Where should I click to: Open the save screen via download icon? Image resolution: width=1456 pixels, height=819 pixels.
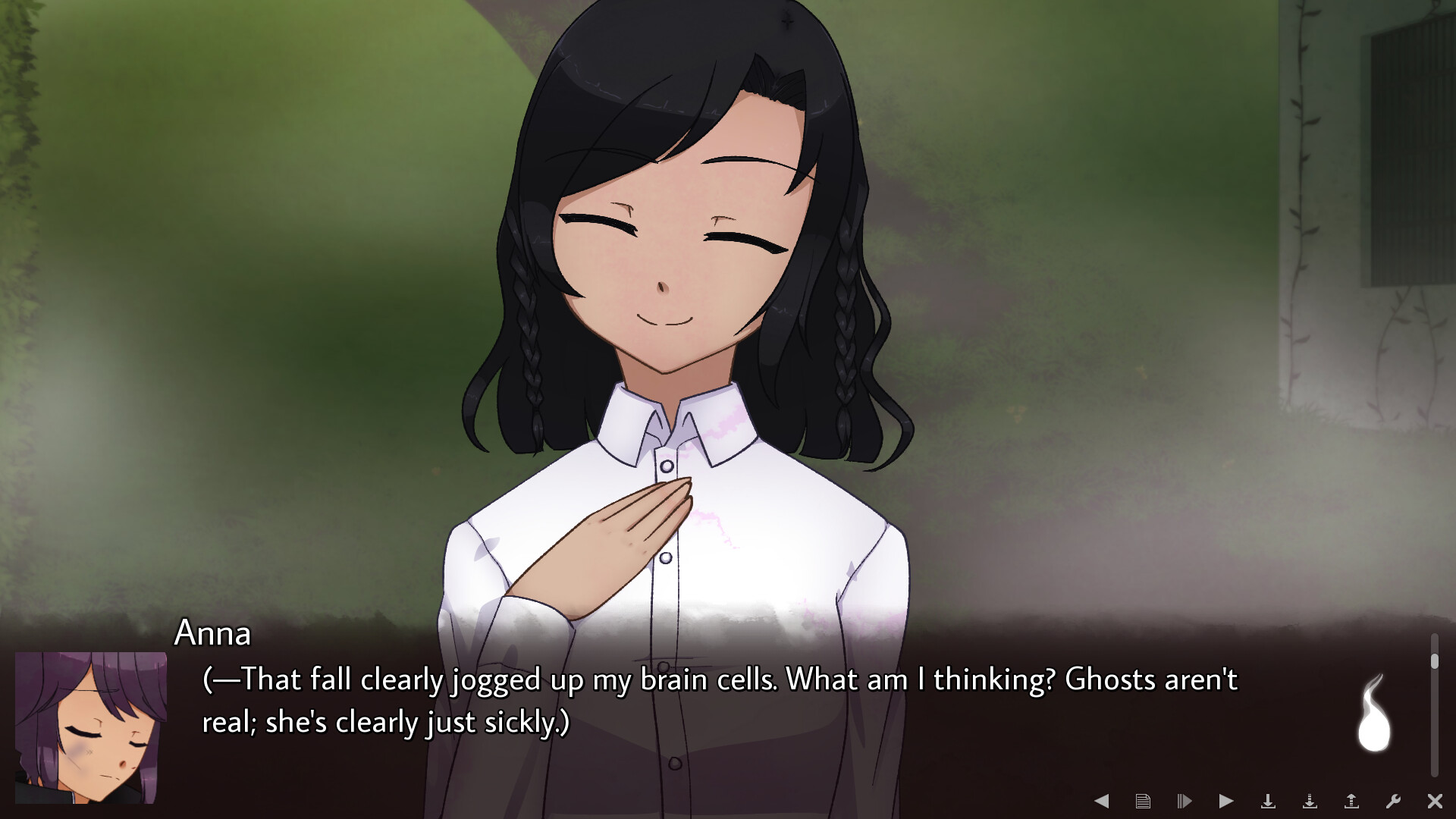coord(1268,800)
